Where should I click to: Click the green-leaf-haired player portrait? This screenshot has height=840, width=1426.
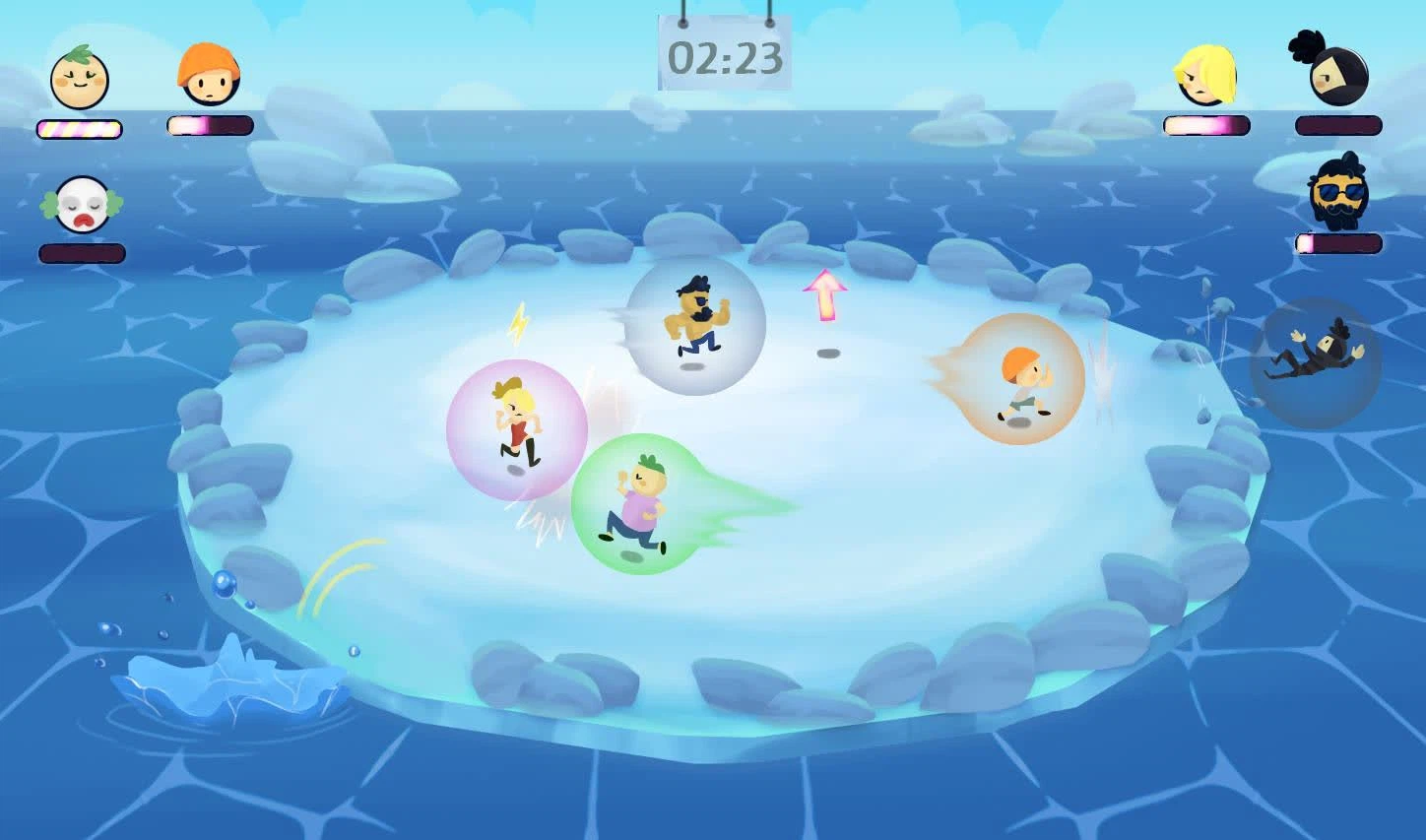[80, 78]
